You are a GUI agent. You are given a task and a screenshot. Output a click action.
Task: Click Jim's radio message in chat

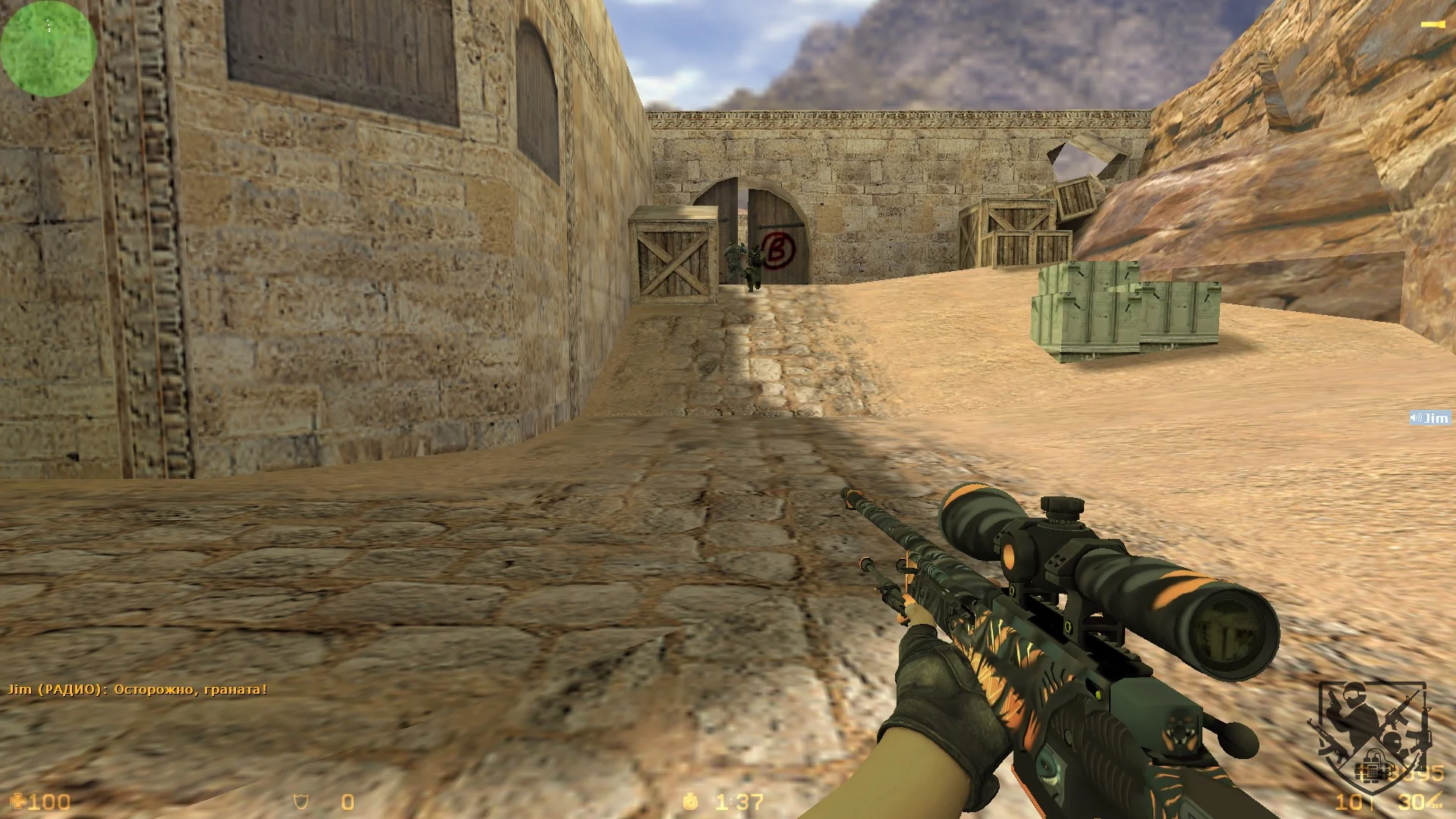[137, 689]
